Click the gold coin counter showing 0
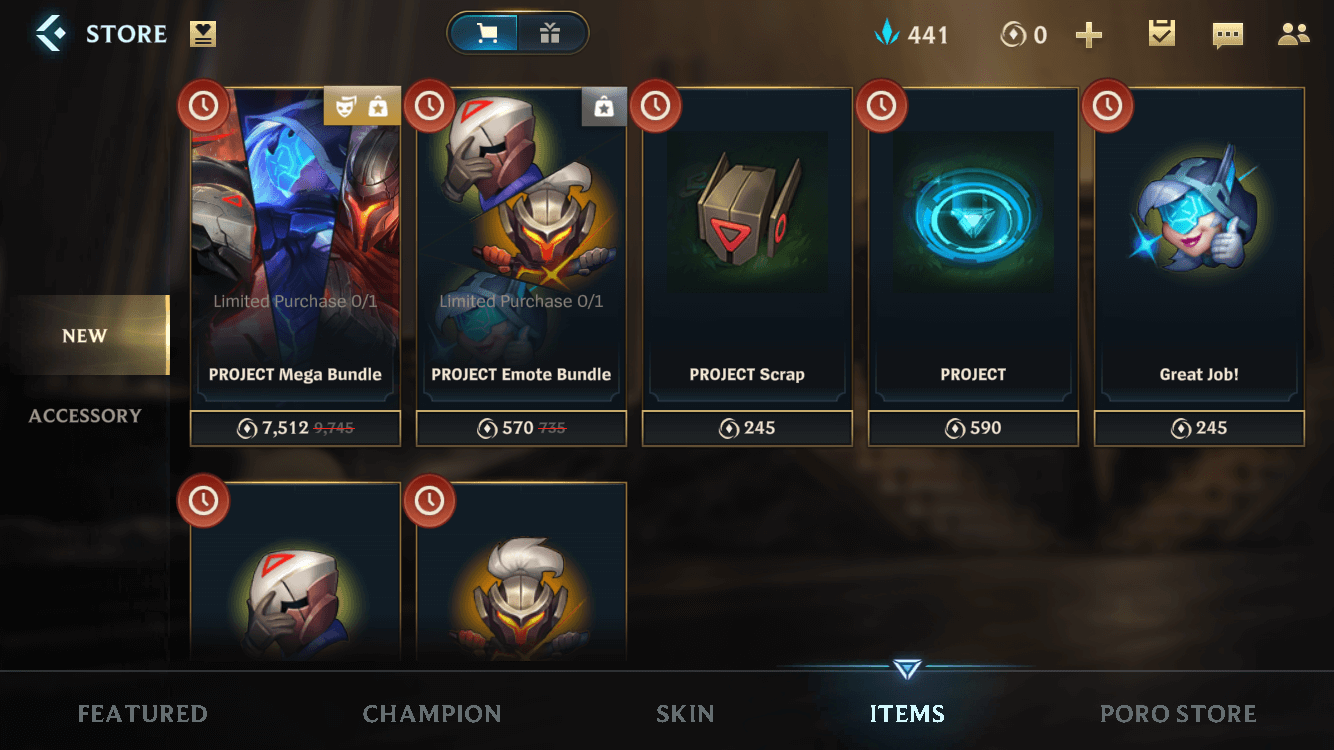 (1022, 33)
